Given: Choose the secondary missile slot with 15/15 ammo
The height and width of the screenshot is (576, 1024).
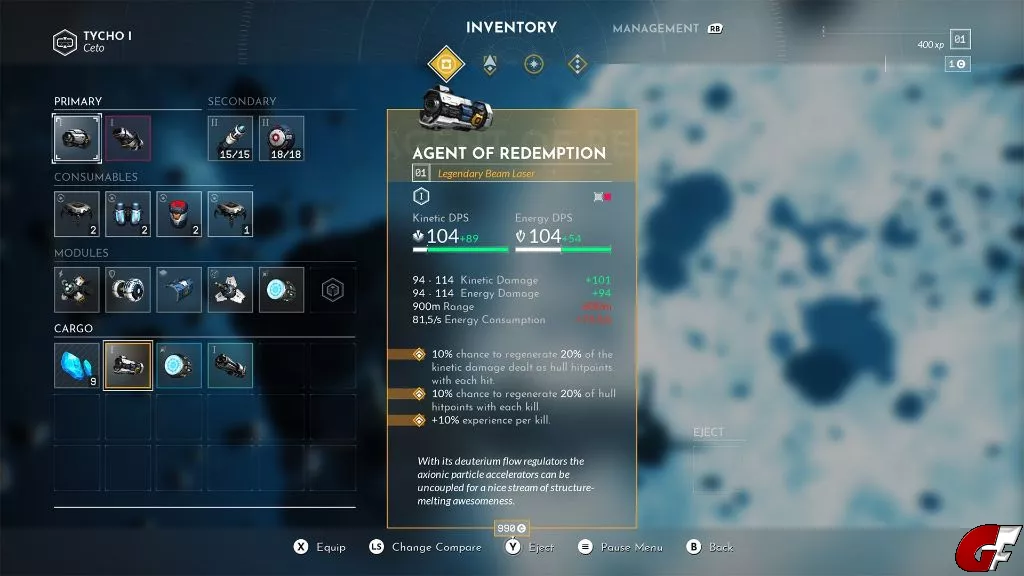Looking at the screenshot, I should [230, 138].
